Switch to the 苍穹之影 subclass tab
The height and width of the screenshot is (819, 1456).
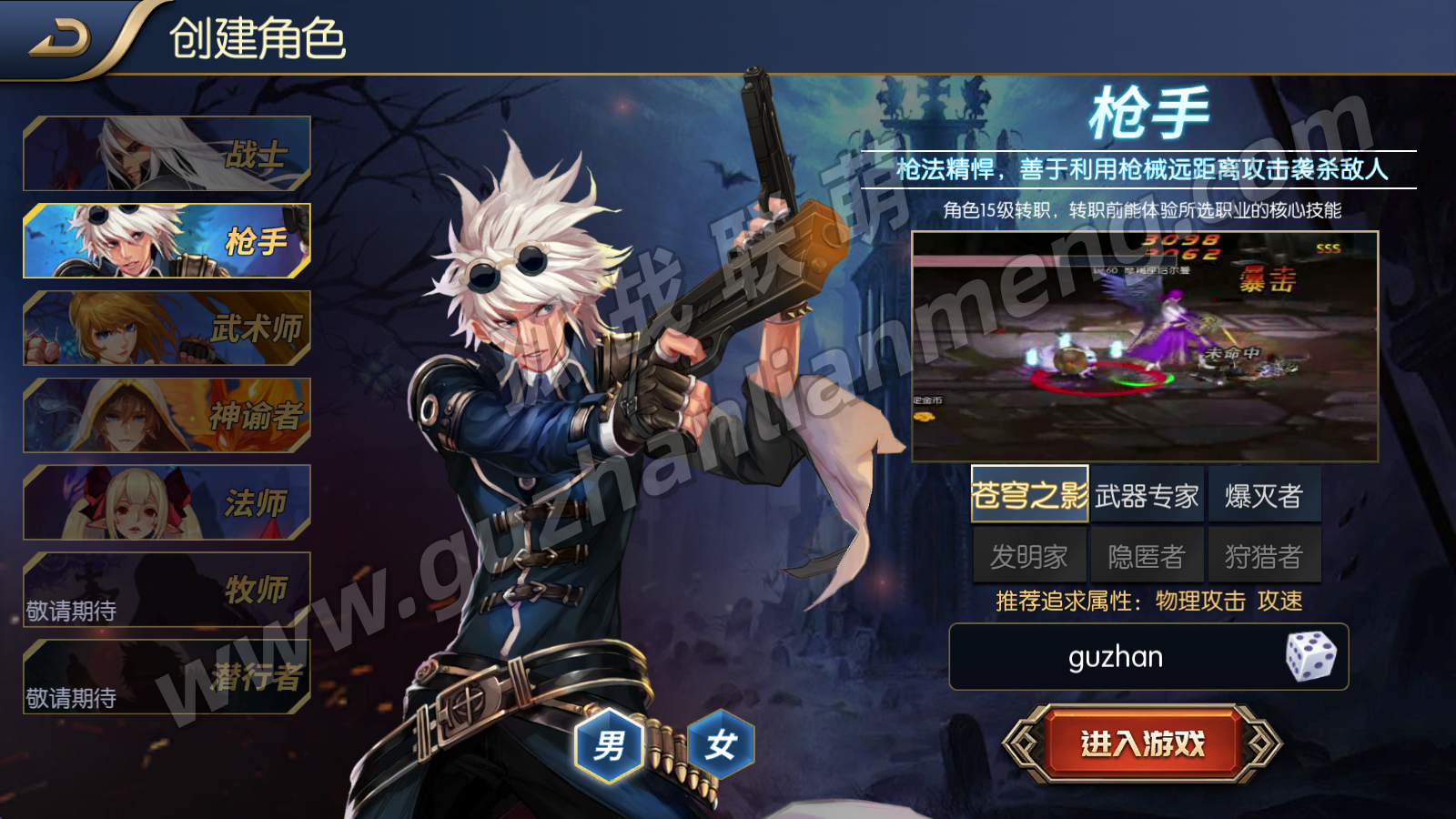[x=1029, y=495]
